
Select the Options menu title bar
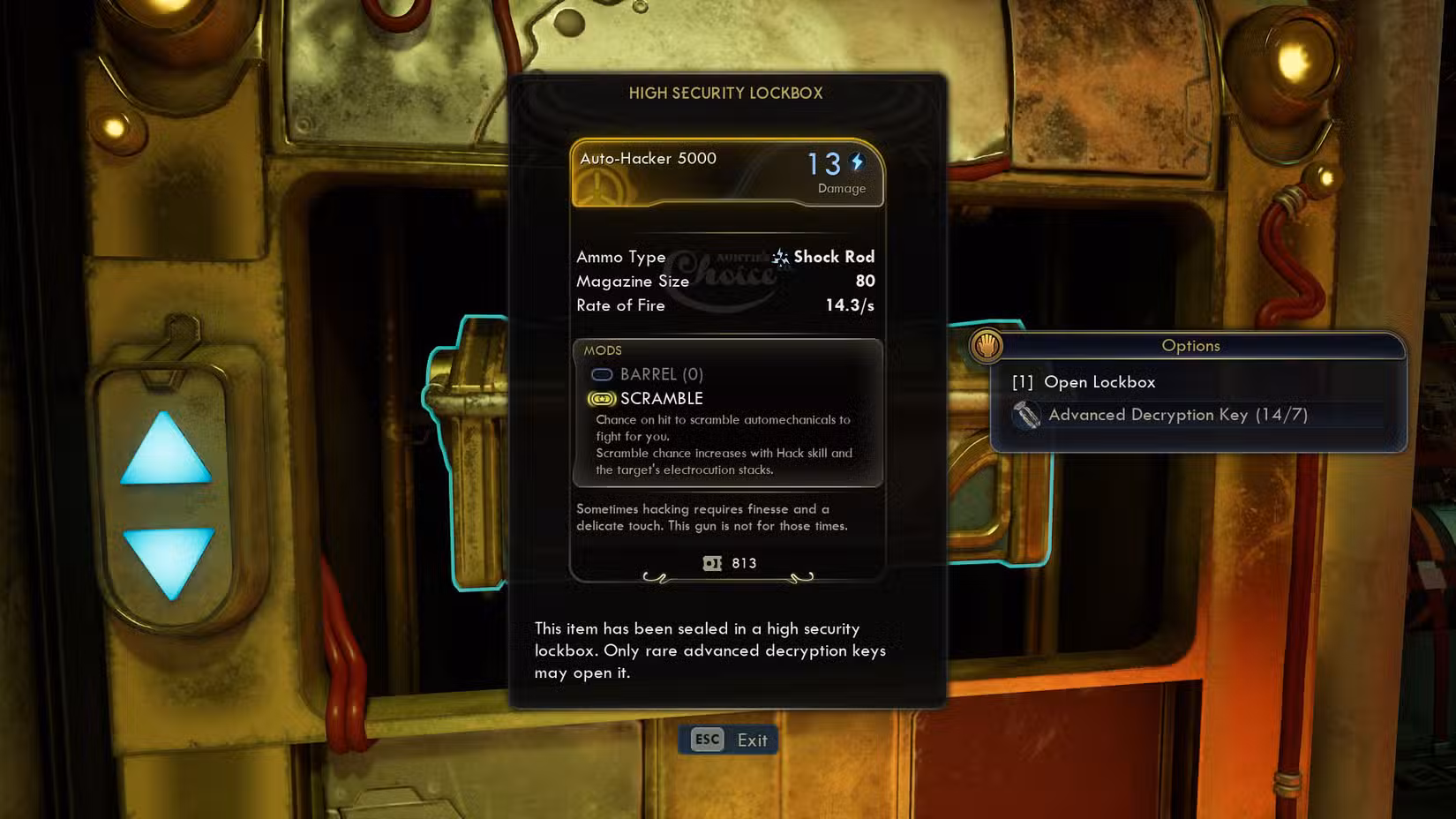pyautogui.click(x=1191, y=346)
